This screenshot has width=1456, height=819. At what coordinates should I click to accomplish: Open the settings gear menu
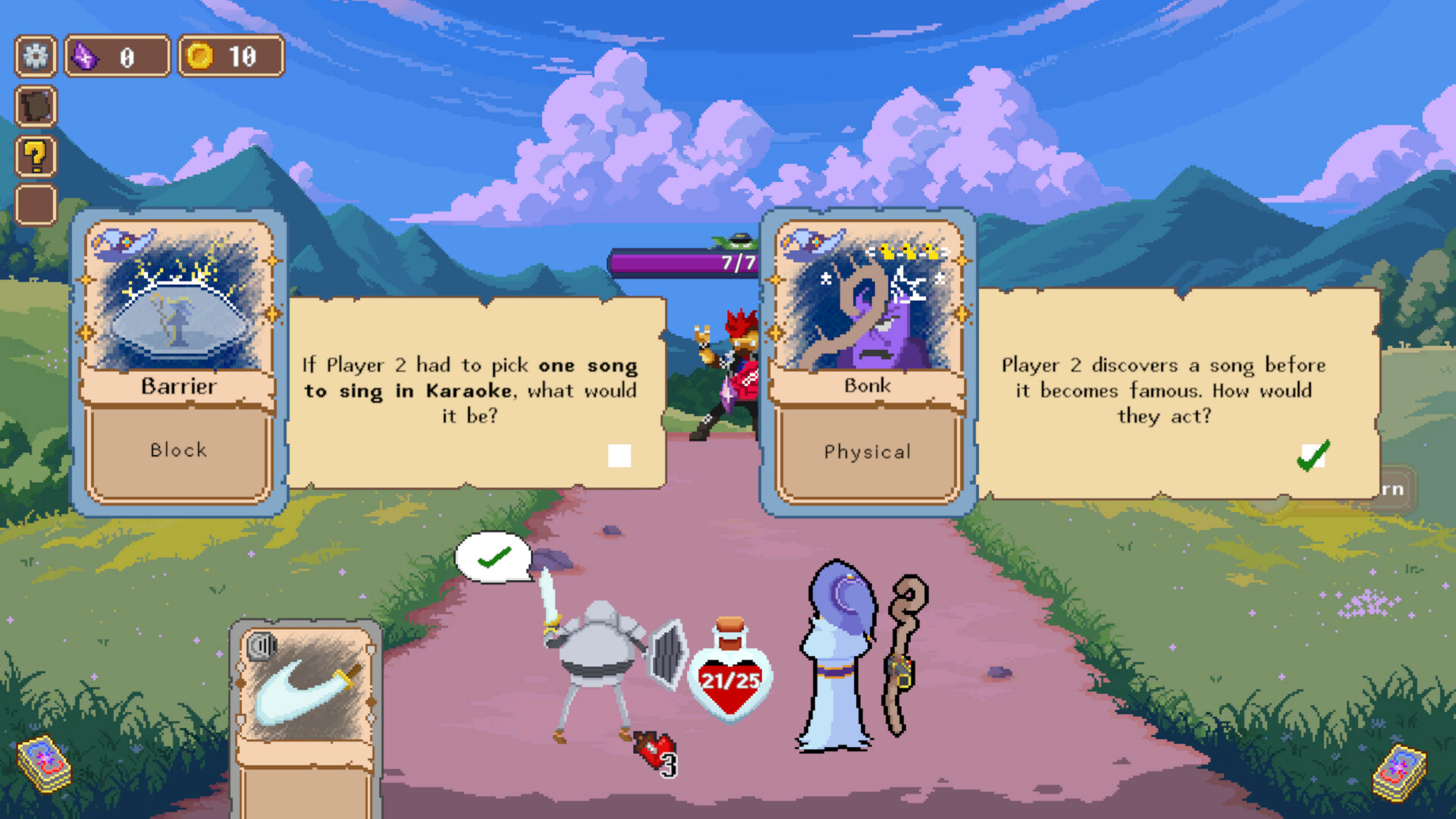[x=34, y=55]
